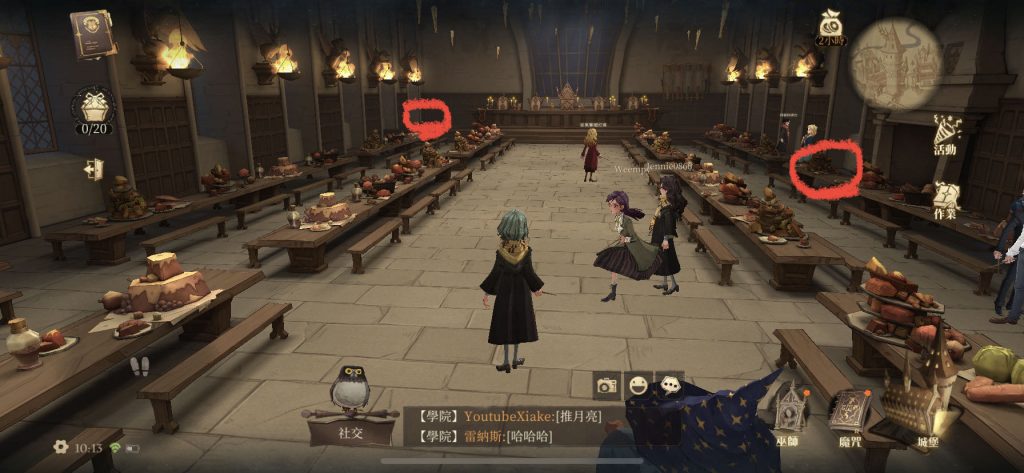1024x473 pixels.
Task: Tap the speech bubble chat icon
Action: (x=668, y=384)
